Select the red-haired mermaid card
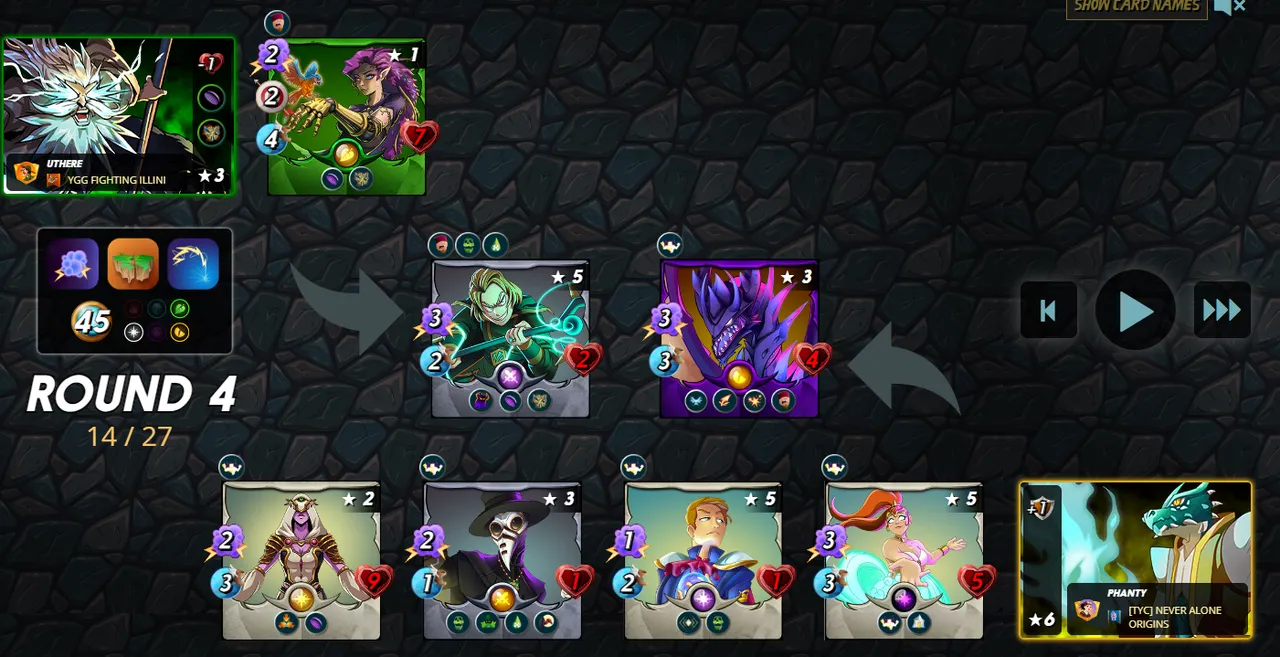Screen dimensions: 1280x657 tap(904, 560)
